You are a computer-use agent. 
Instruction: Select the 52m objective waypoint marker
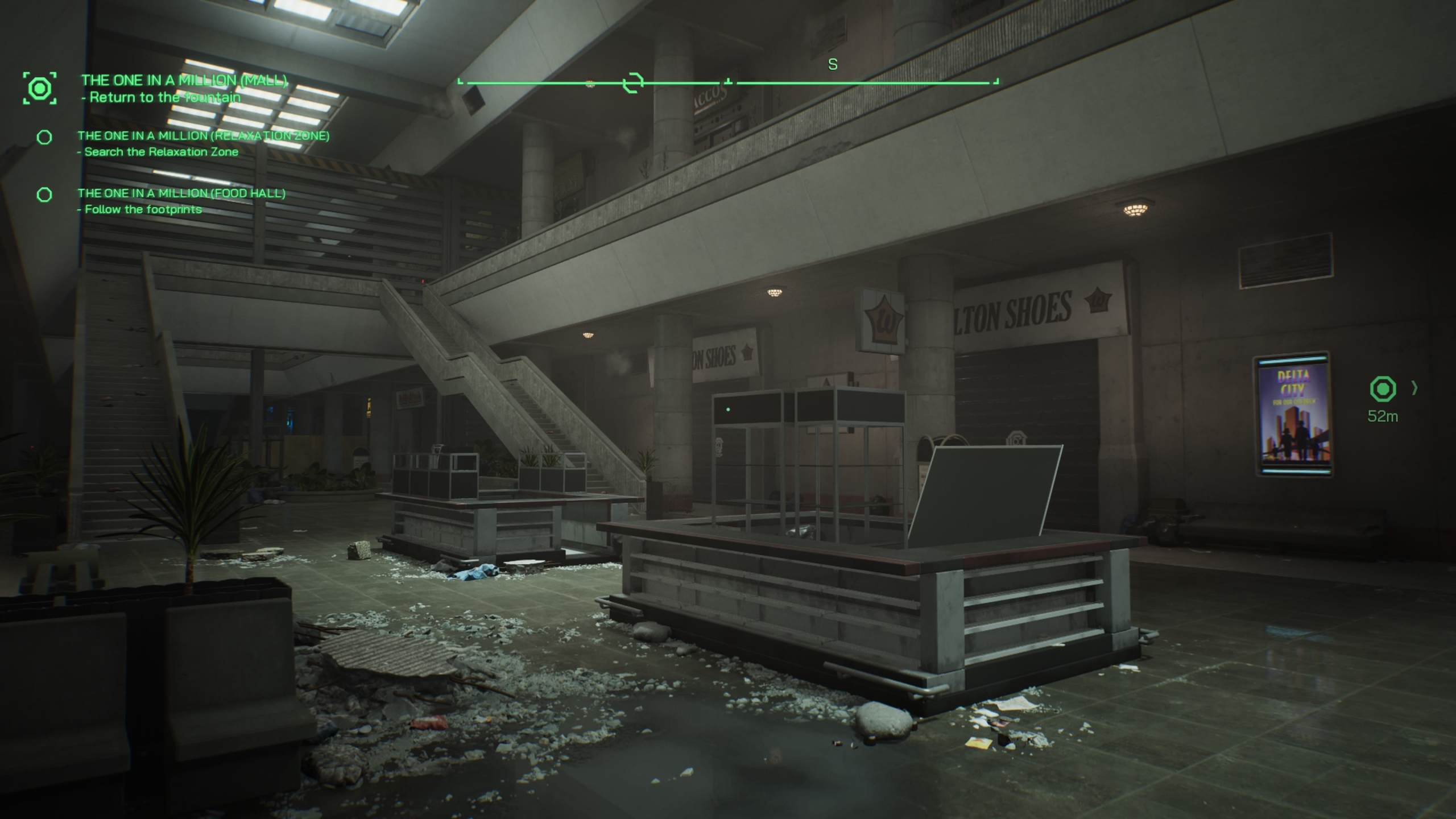click(x=1383, y=390)
